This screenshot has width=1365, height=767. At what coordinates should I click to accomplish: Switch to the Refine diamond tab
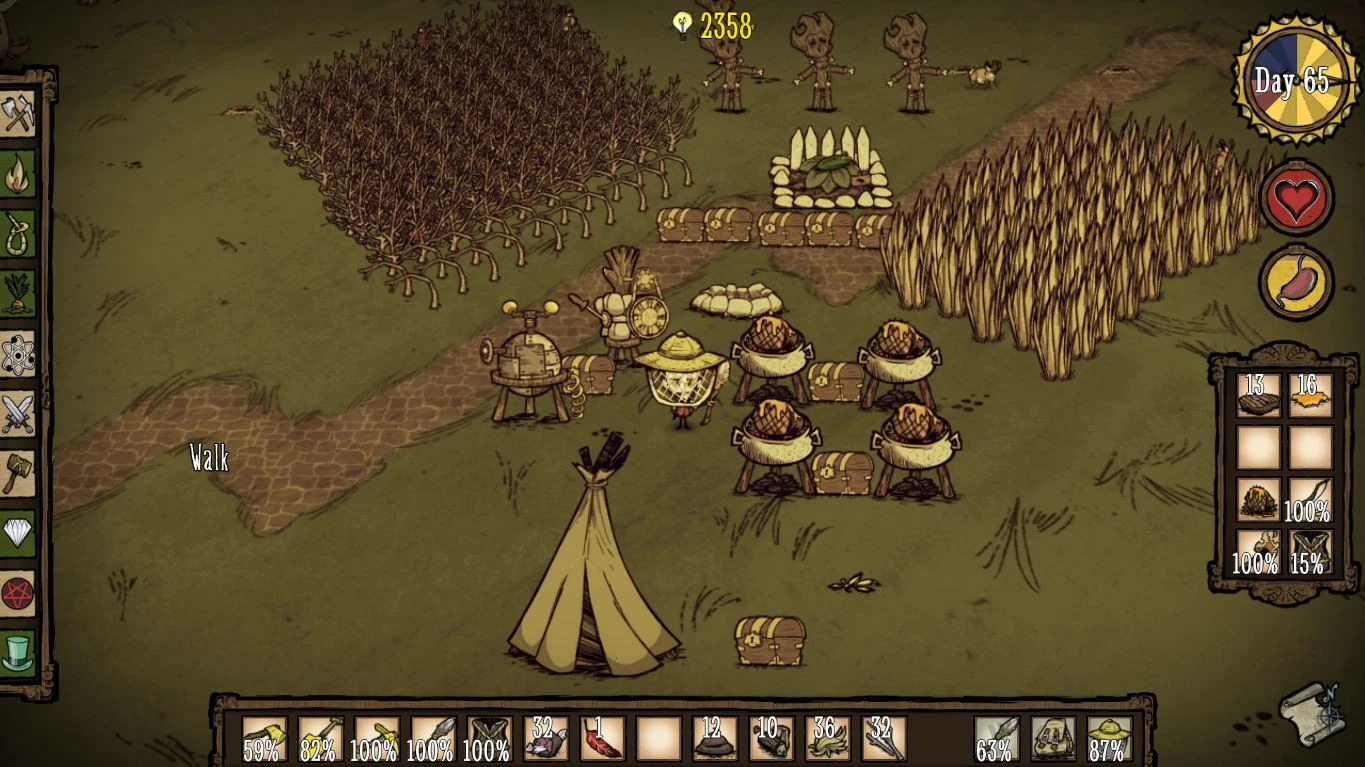[x=18, y=532]
